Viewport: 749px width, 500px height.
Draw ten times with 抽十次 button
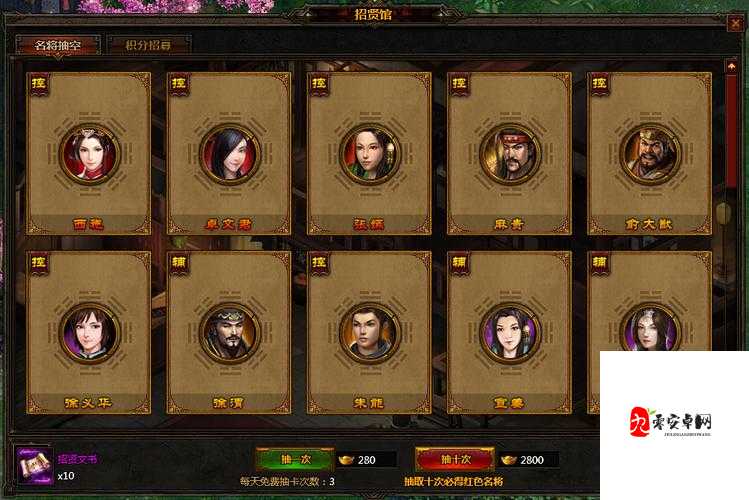pos(454,459)
